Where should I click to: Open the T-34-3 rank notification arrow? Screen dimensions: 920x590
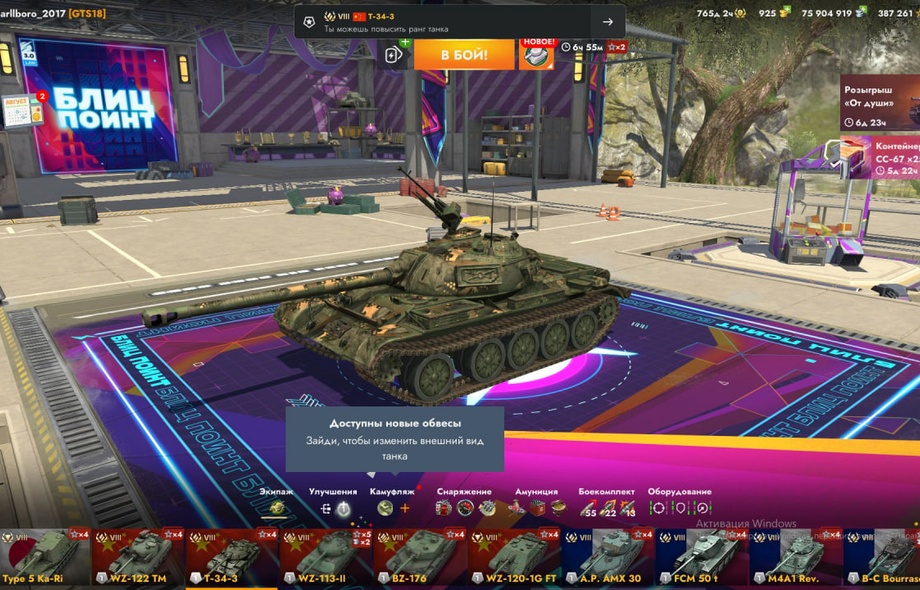point(607,22)
